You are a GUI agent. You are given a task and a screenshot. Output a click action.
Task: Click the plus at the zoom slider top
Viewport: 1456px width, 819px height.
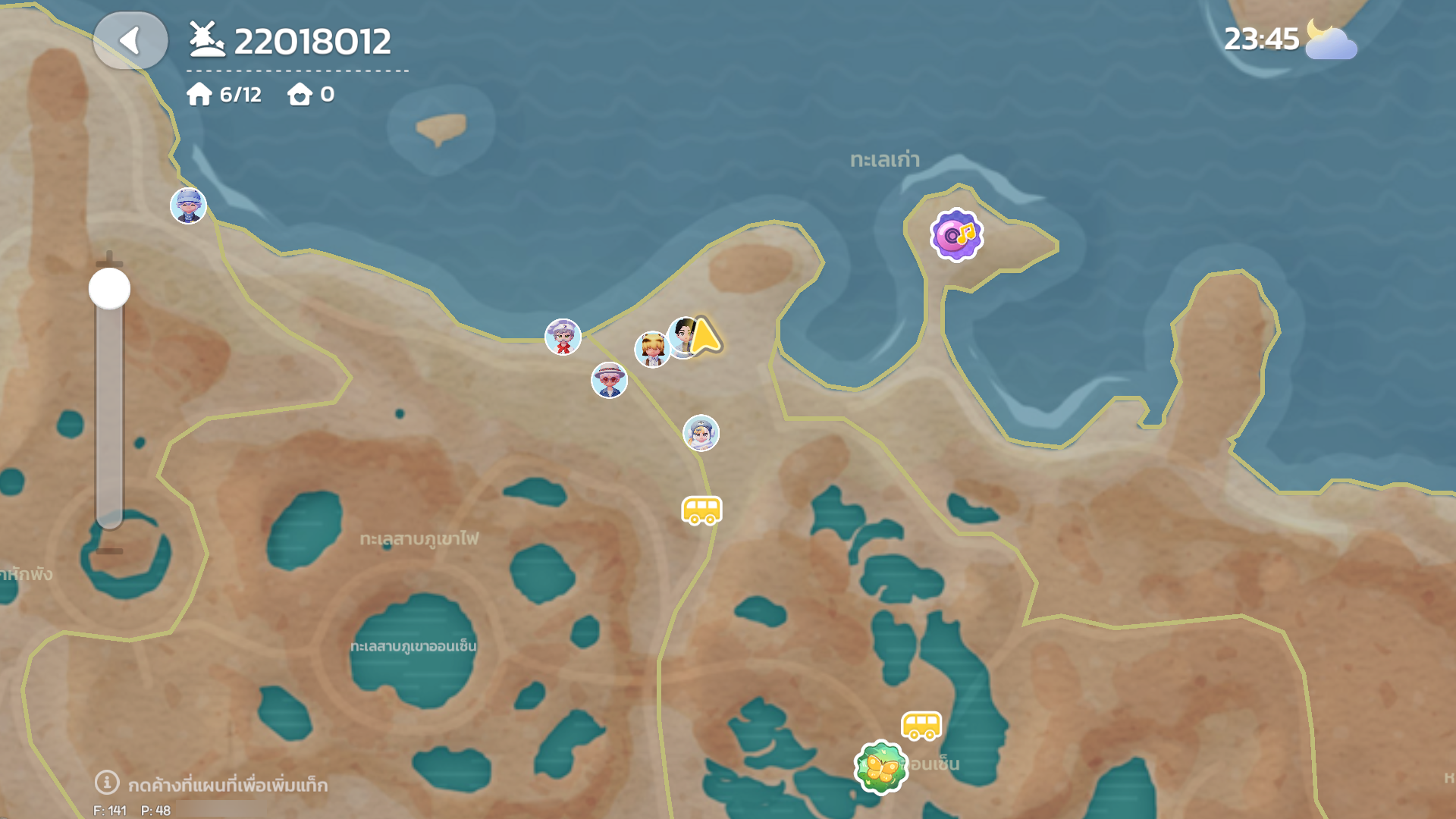coord(109,257)
